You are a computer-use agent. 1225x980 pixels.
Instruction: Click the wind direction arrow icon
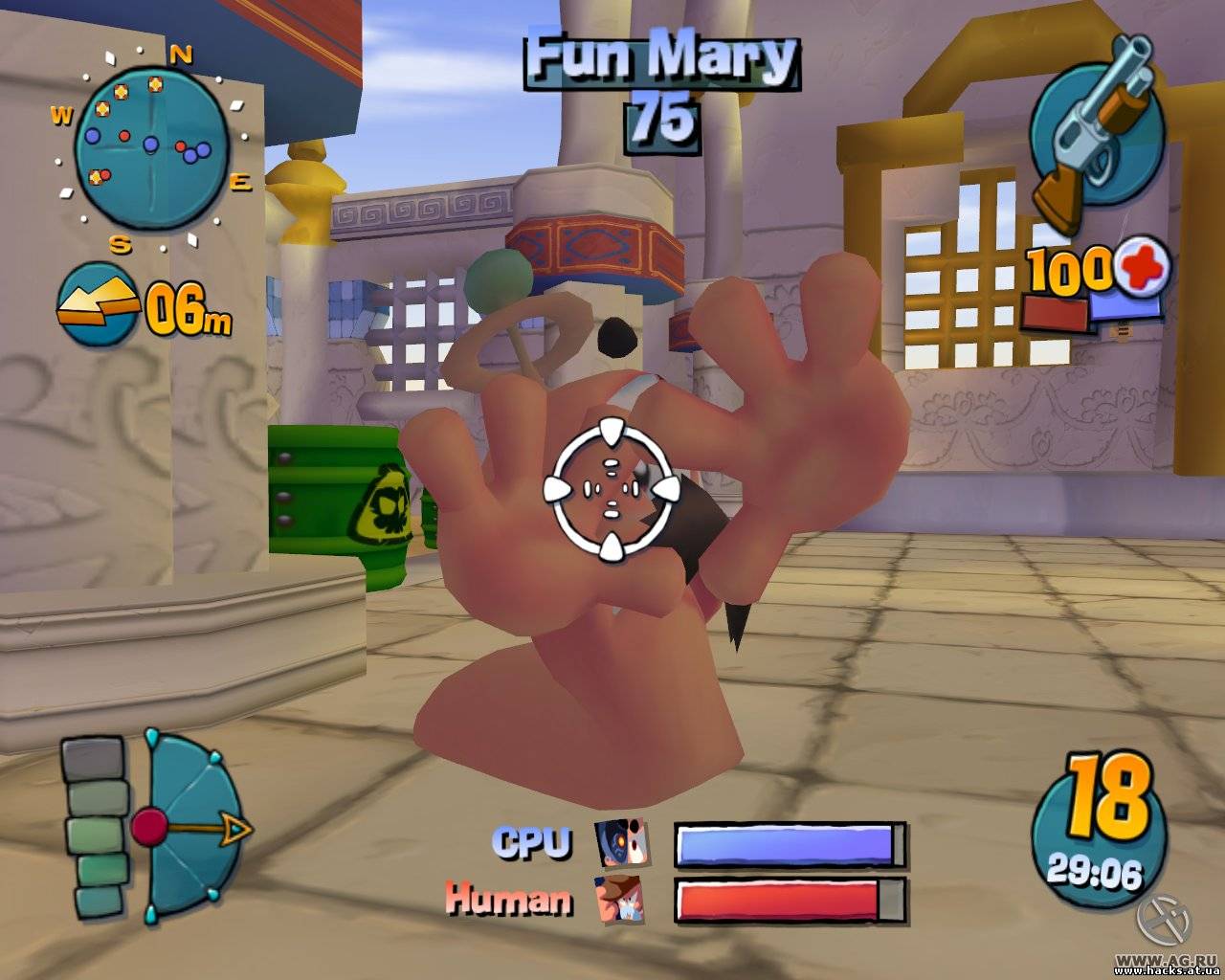coord(98,304)
